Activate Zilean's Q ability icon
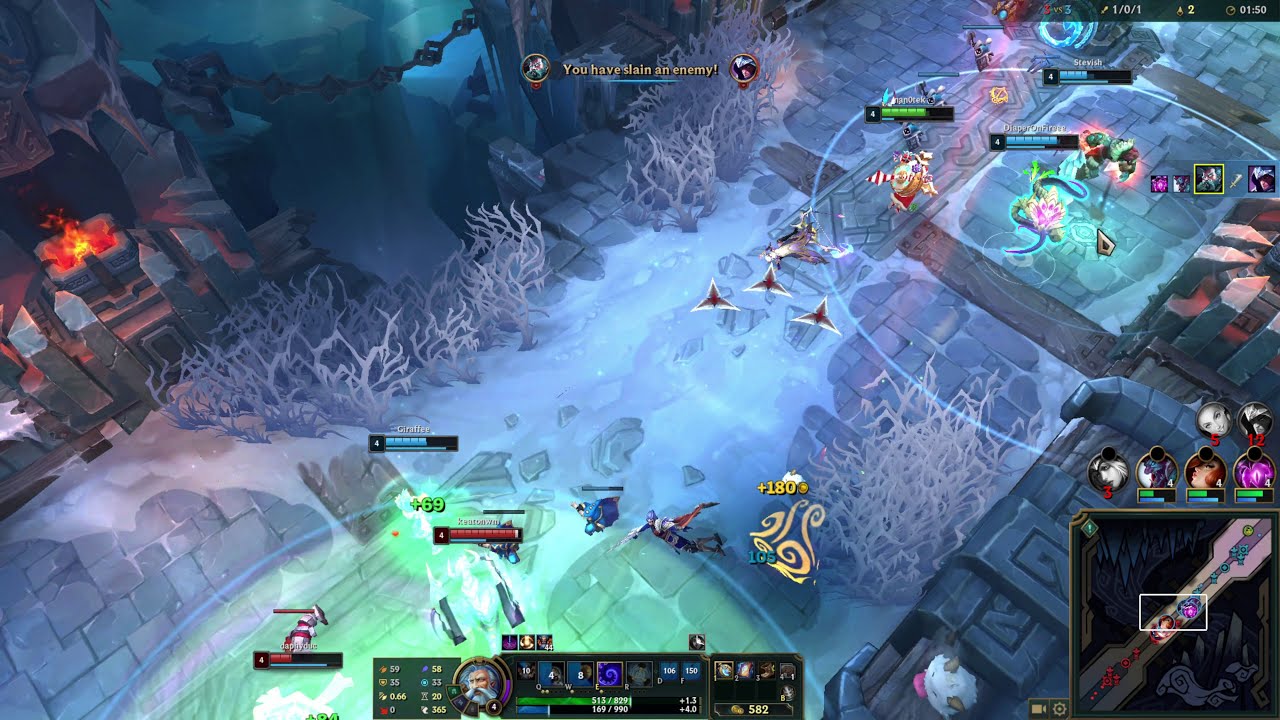Viewport: 1280px width, 720px height. tap(551, 673)
